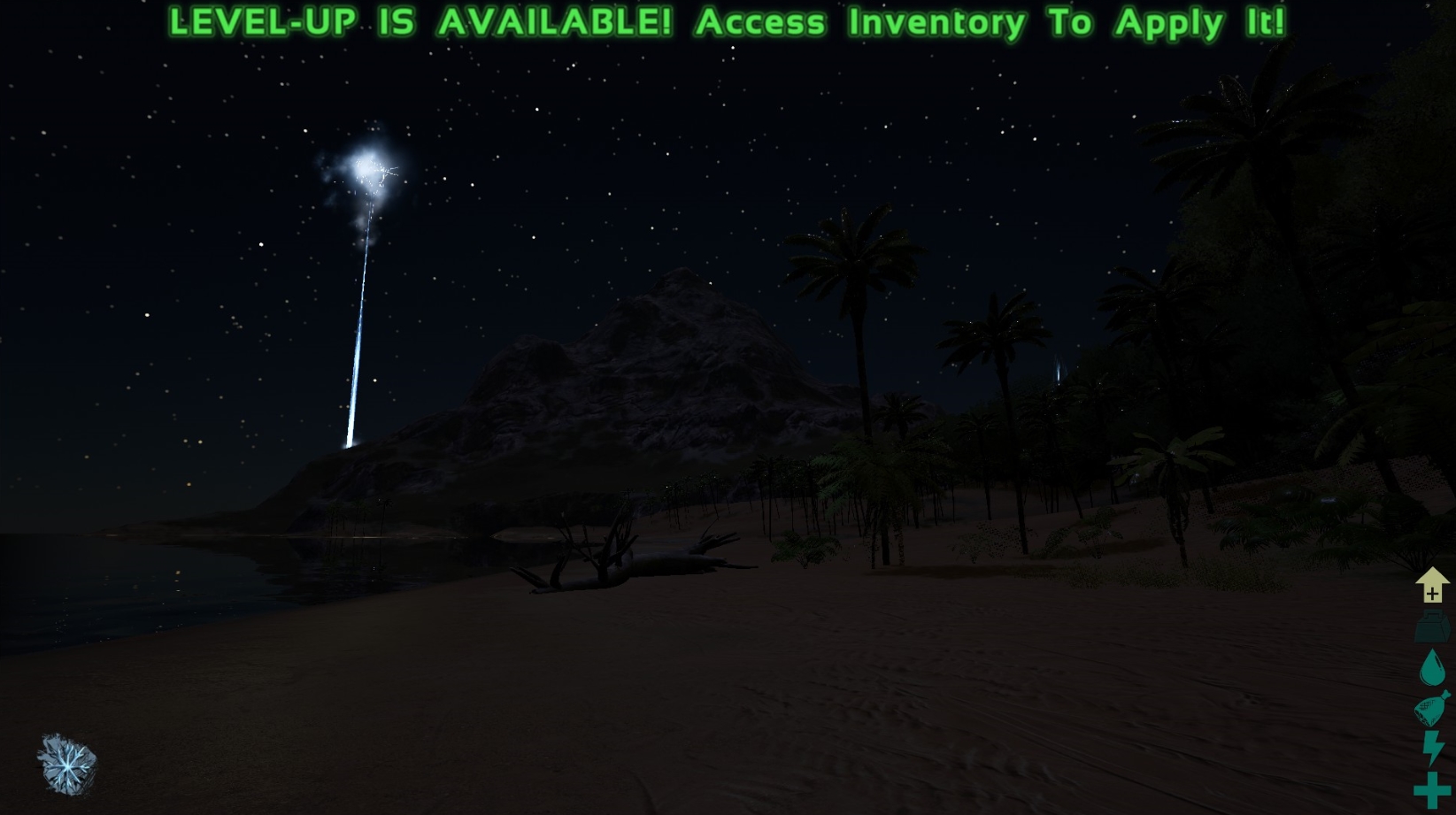The height and width of the screenshot is (815, 1456).
Task: Click the plus sign inside the level-up arrow
Action: pos(1432,594)
